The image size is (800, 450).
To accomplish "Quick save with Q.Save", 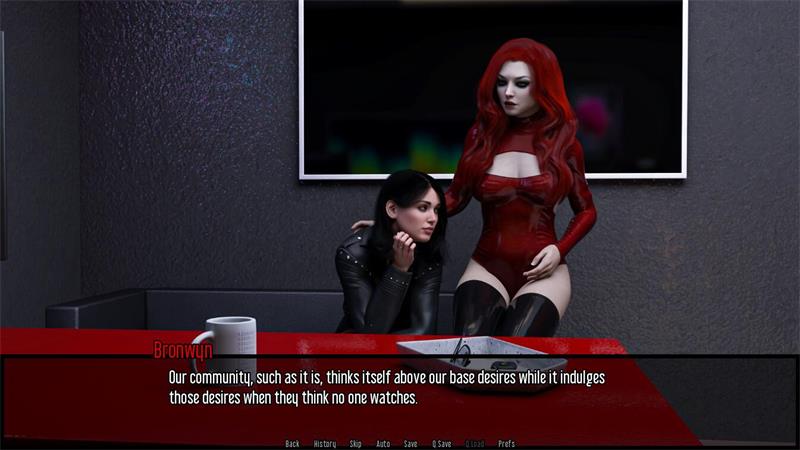I will (442, 444).
